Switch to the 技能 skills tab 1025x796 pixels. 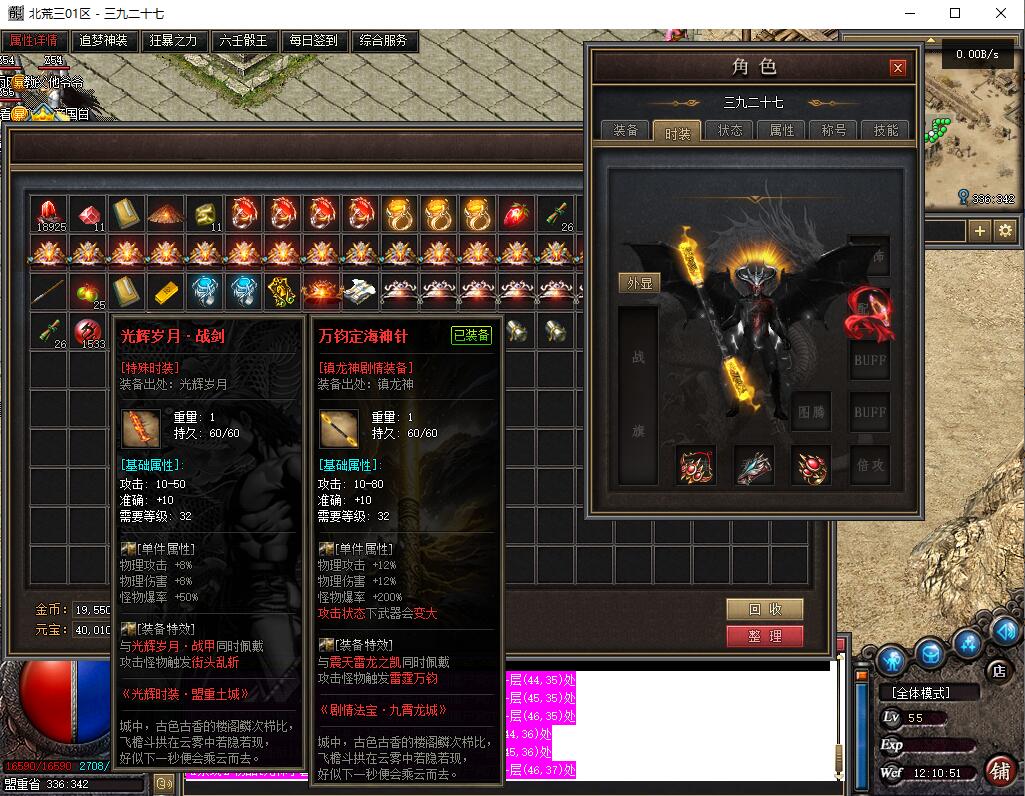(886, 131)
